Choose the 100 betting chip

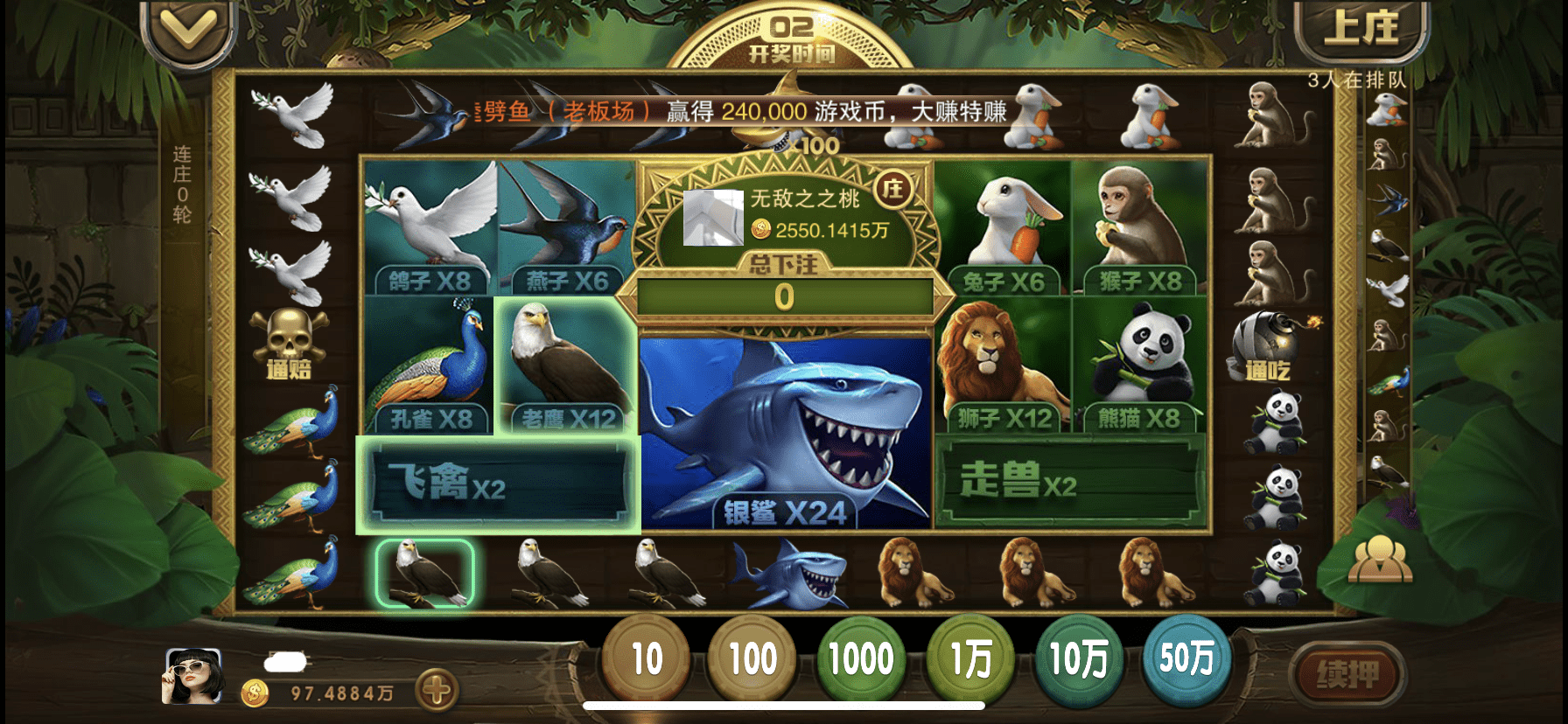[x=752, y=659]
